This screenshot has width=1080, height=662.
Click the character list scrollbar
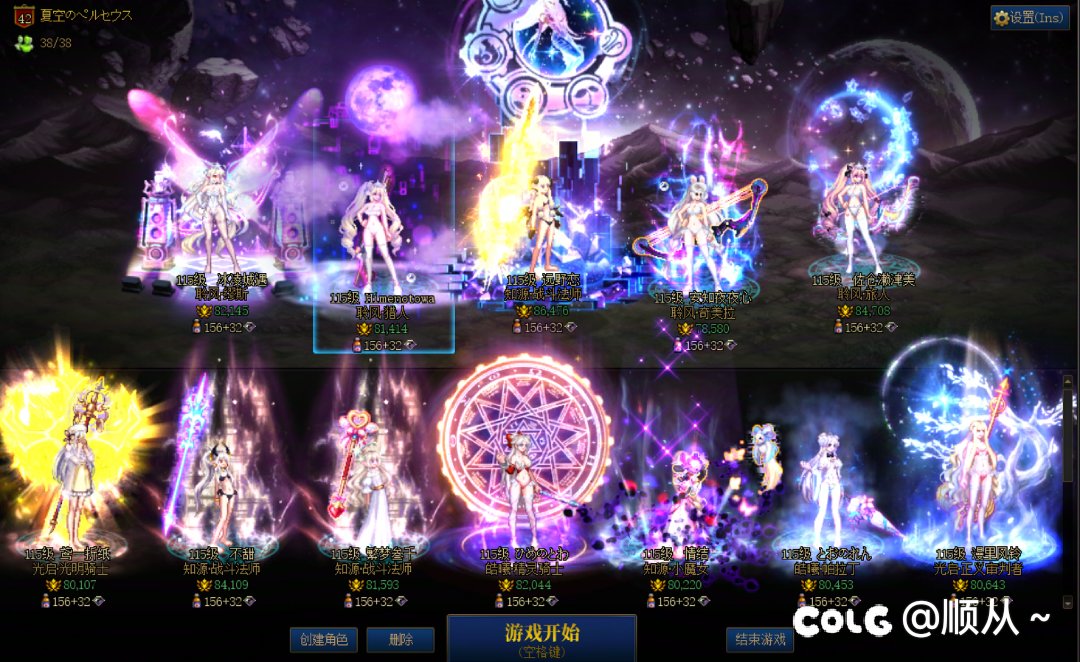pyautogui.click(x=1068, y=480)
